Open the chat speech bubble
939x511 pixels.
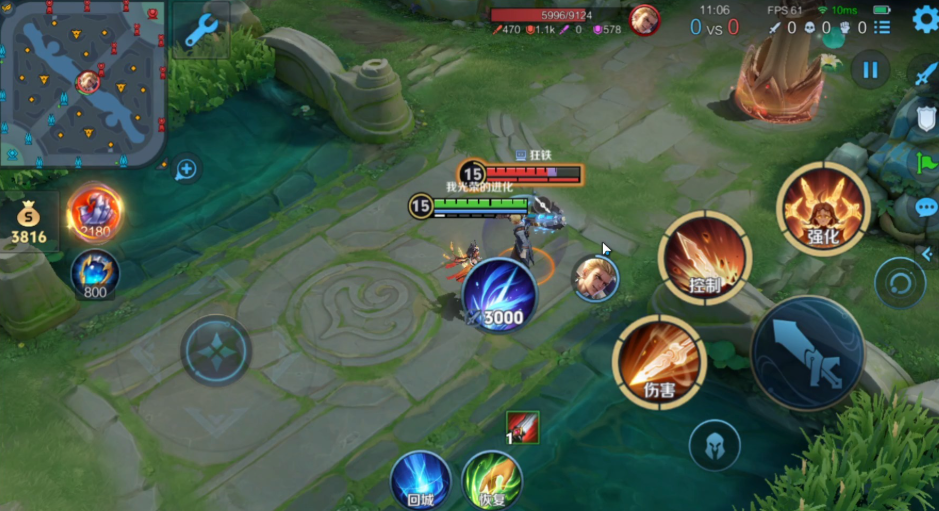[x=926, y=208]
